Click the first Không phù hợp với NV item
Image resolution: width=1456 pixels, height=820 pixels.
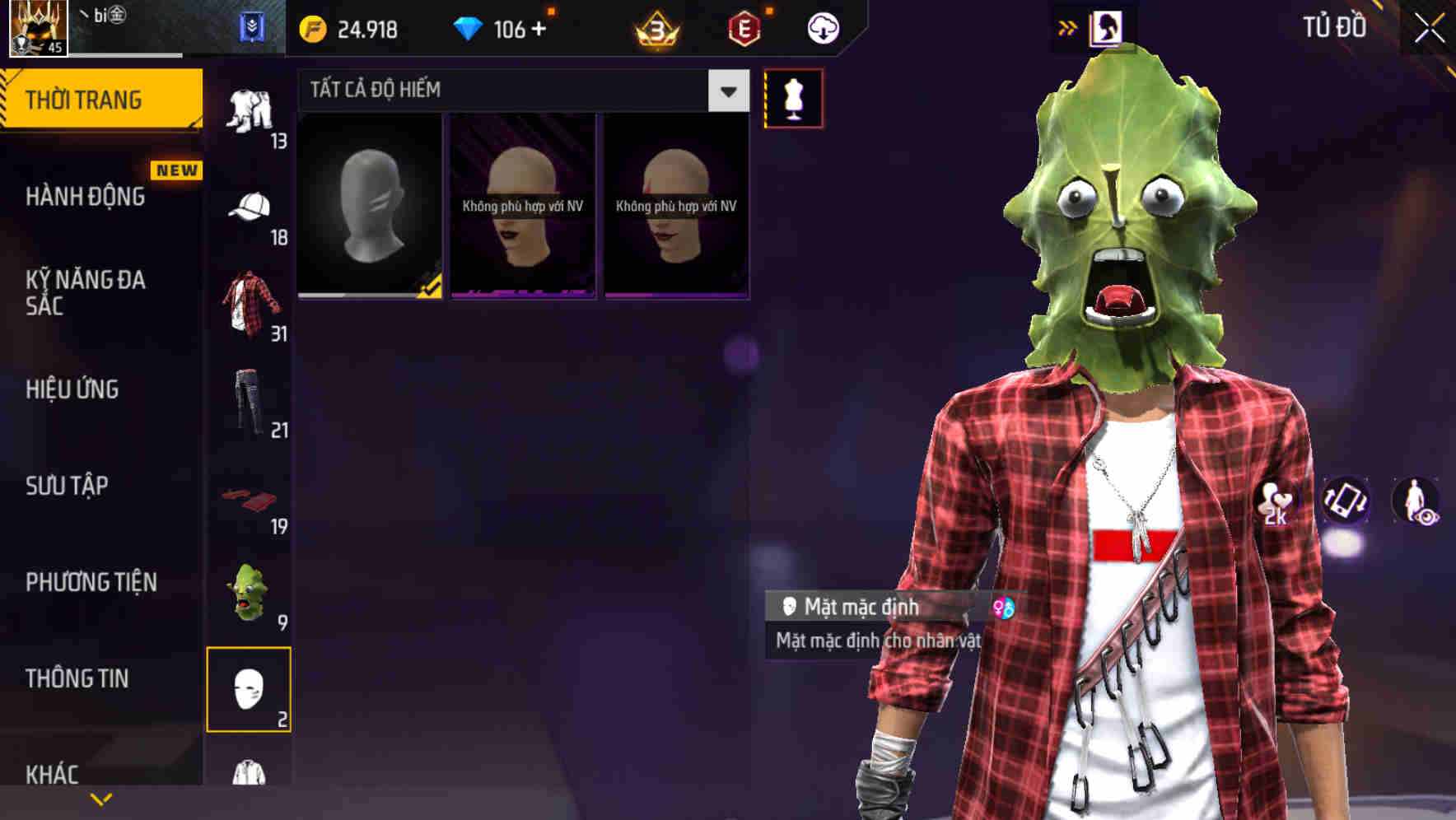click(x=522, y=206)
